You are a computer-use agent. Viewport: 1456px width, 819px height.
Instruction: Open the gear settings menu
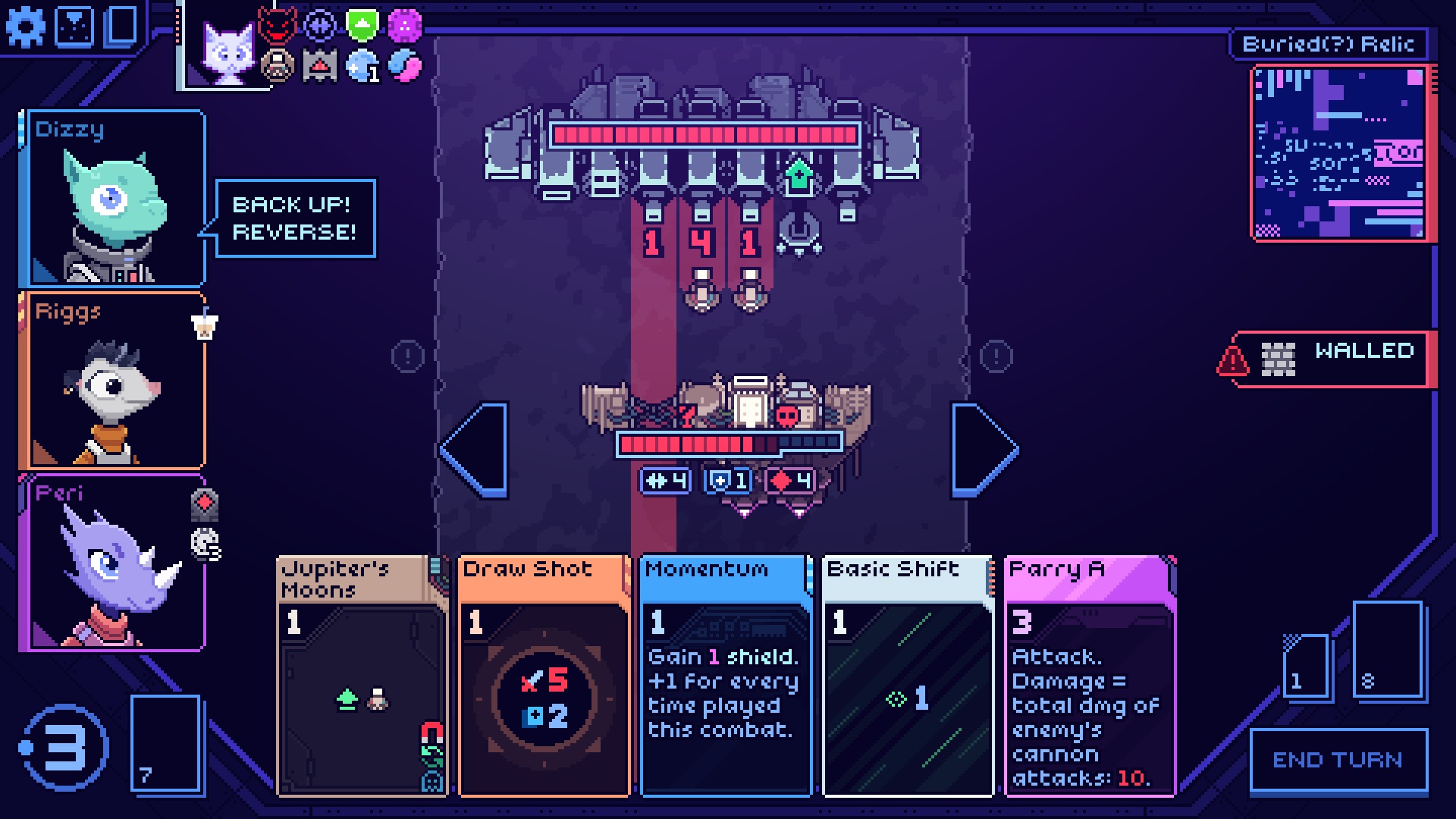pos(25,27)
